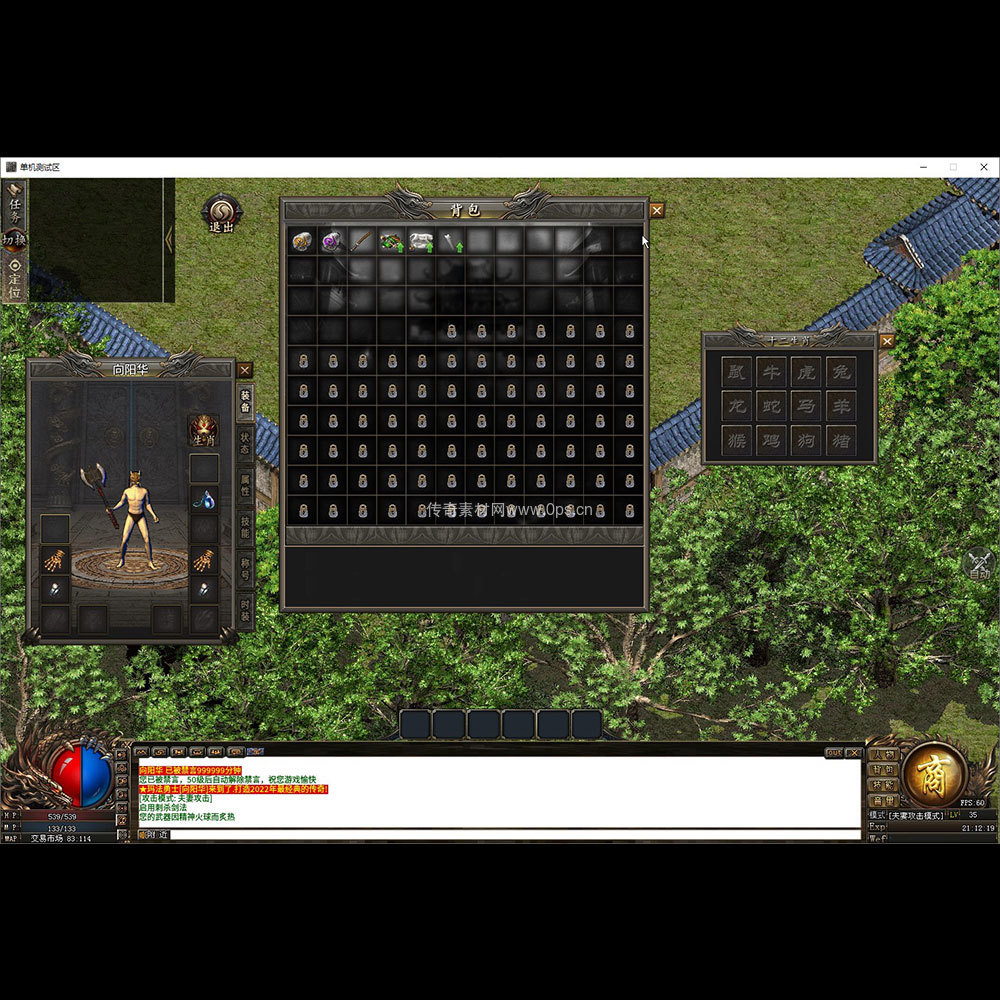Show the 技能 skills tab

coord(244,528)
